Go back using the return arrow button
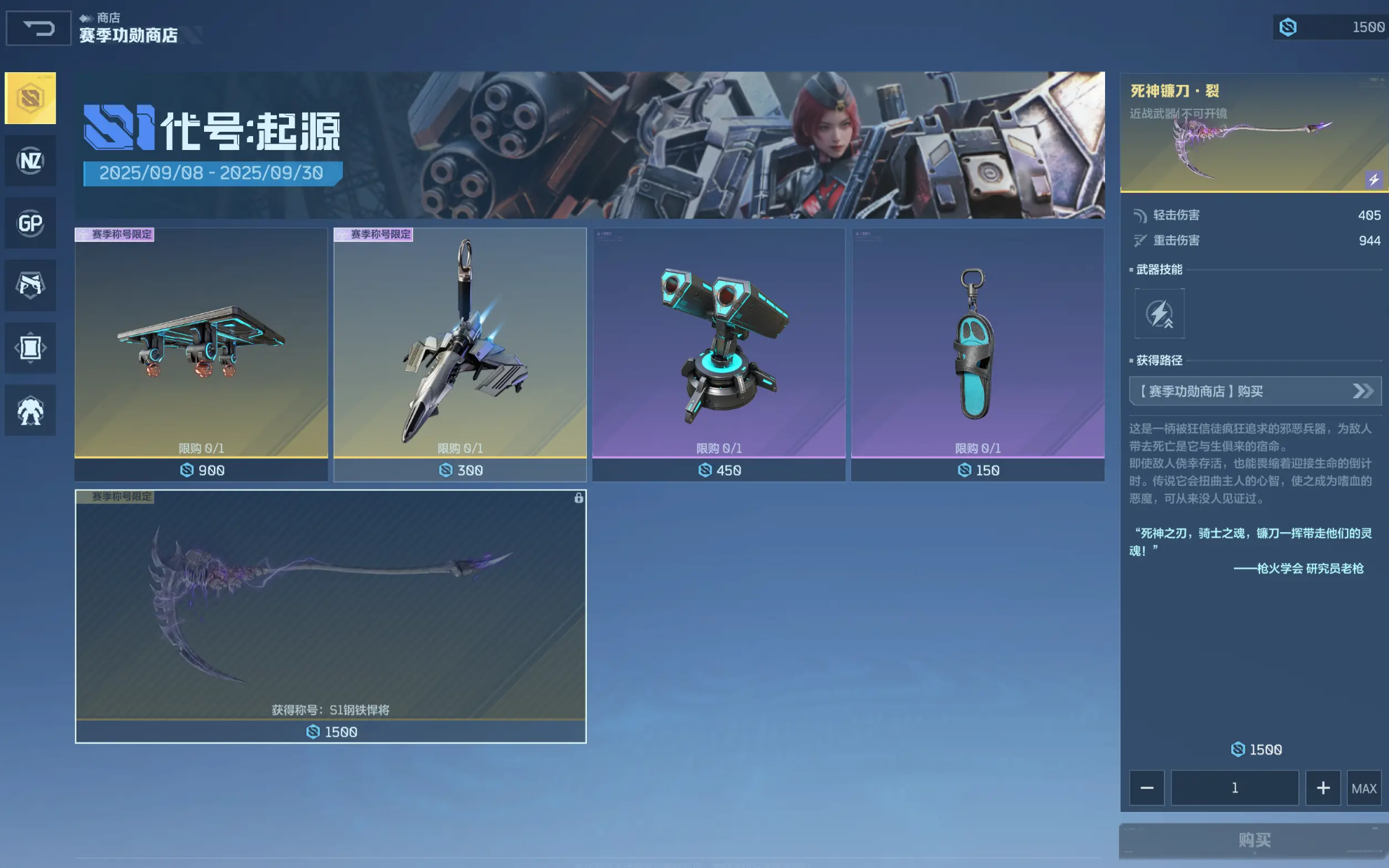 (39, 28)
